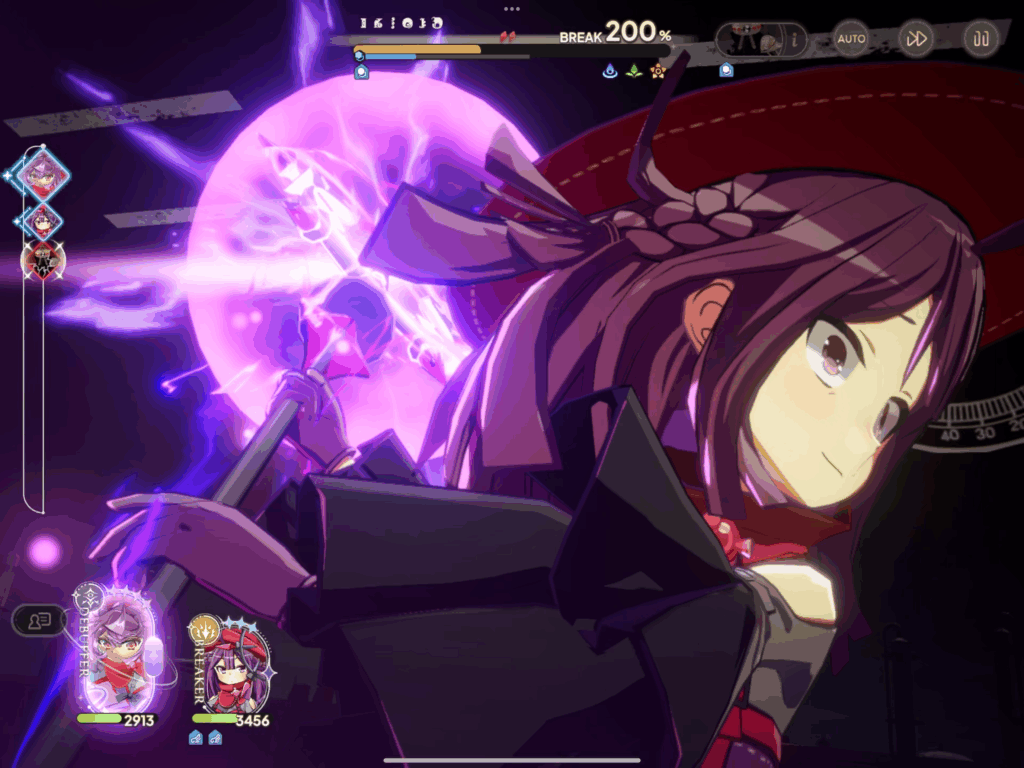Screen dimensions: 1024x768
Task: Activate the fast-forward speed button
Action: pos(916,39)
